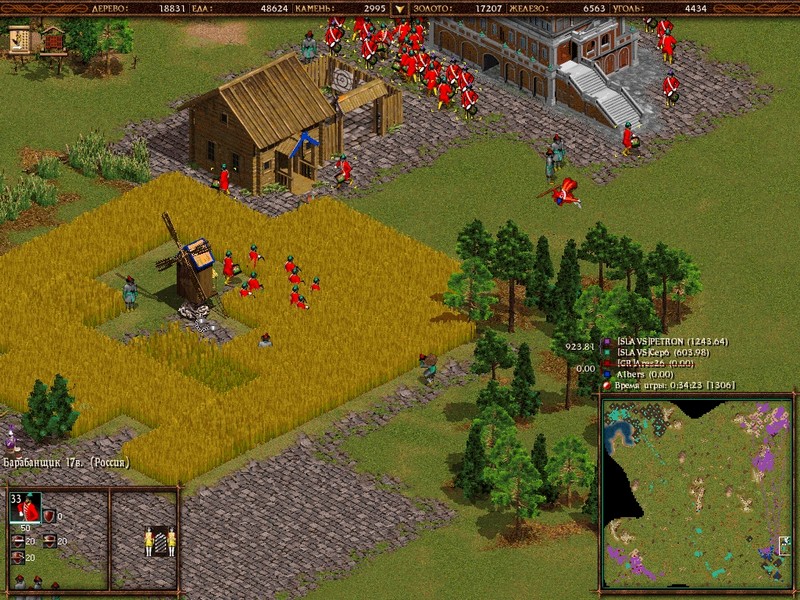
Task: Select the drummer unit portrait
Action: point(27,508)
